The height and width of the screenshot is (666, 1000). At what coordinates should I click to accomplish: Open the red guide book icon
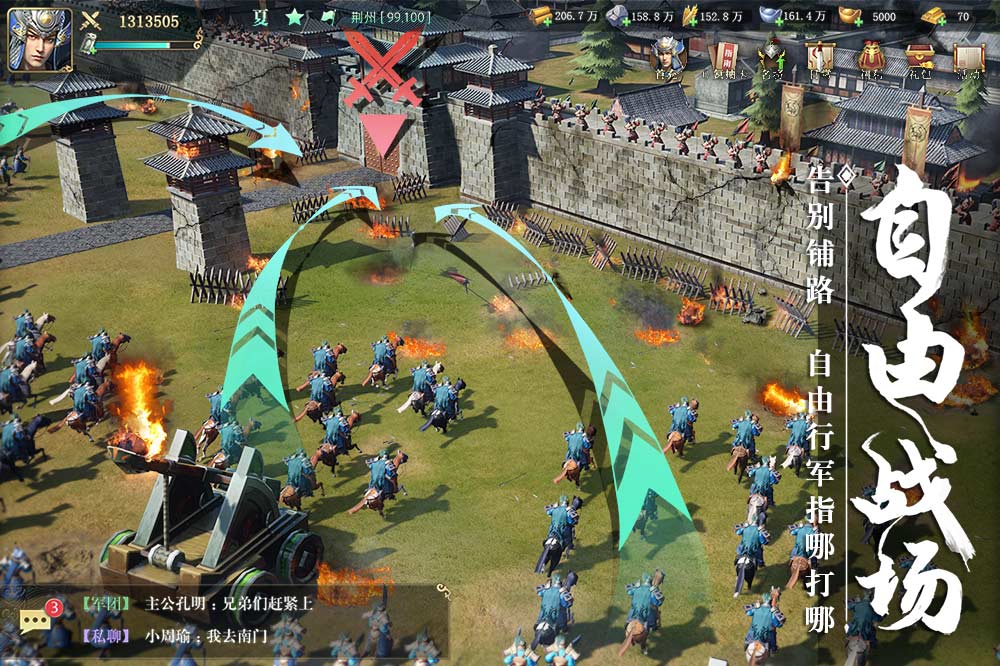point(722,57)
